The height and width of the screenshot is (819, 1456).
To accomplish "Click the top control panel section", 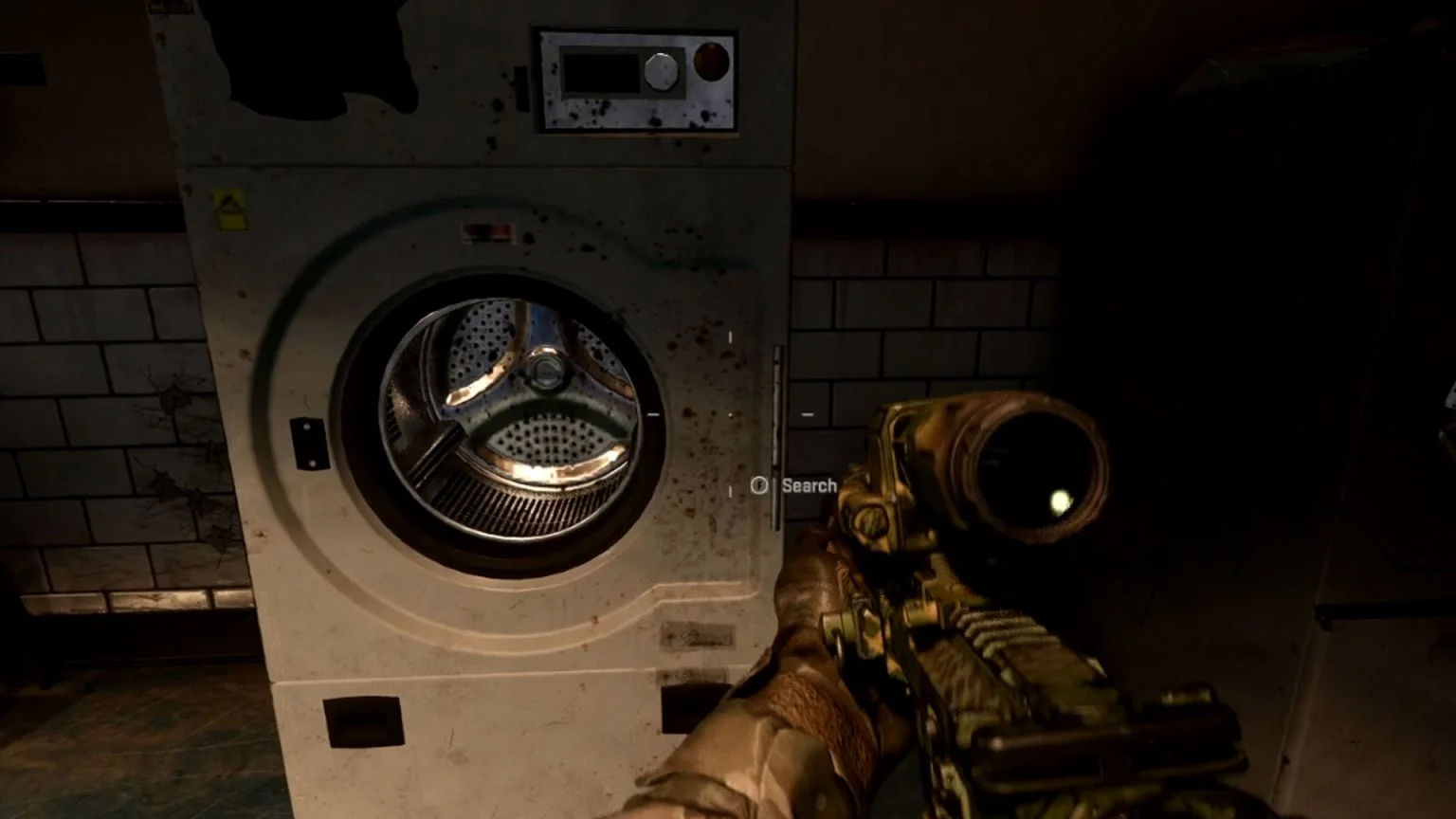I will pyautogui.click(x=635, y=81).
